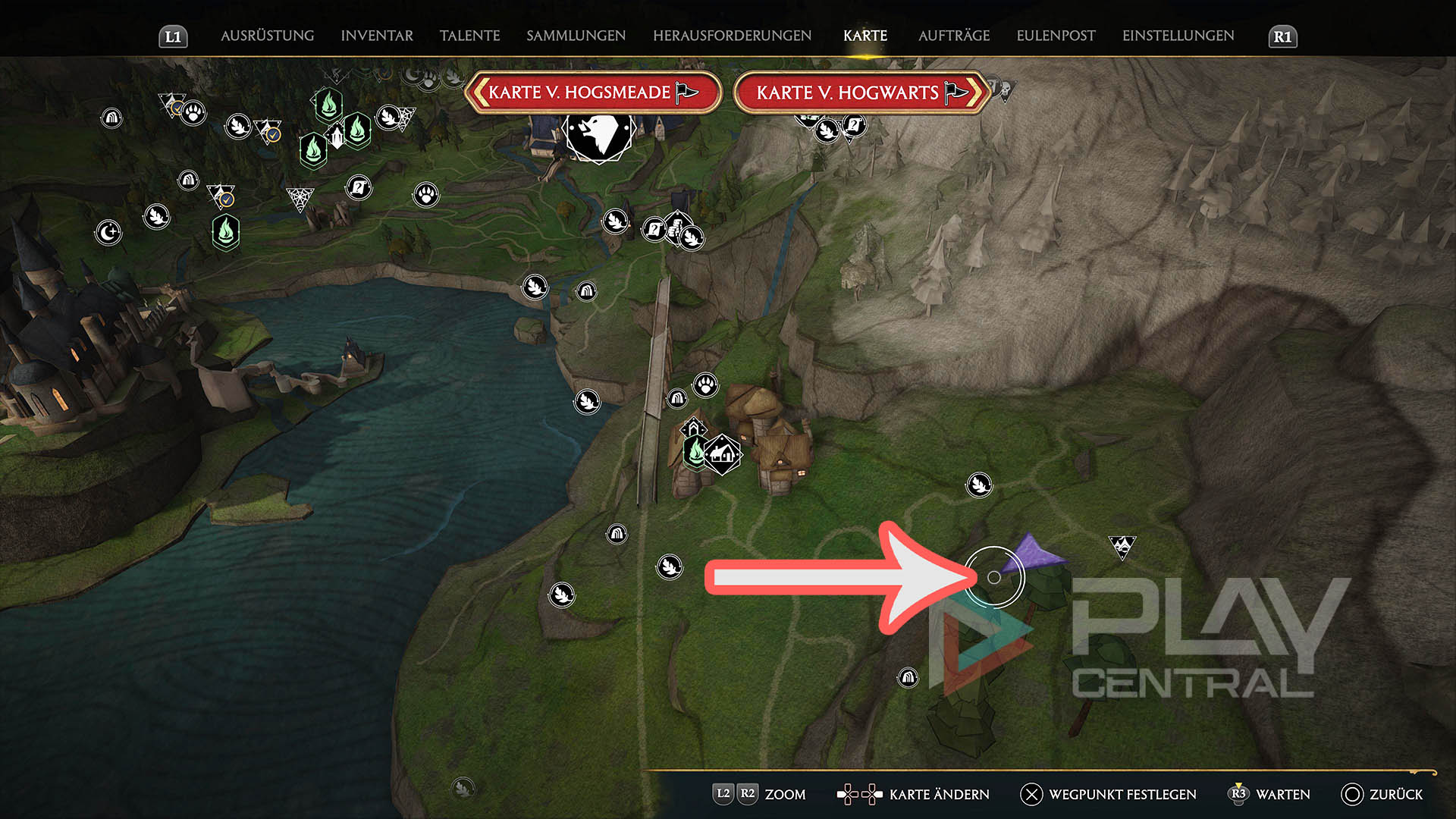Switch to Karte v. Hogsmeade
1456x819 pixels.
(593, 93)
